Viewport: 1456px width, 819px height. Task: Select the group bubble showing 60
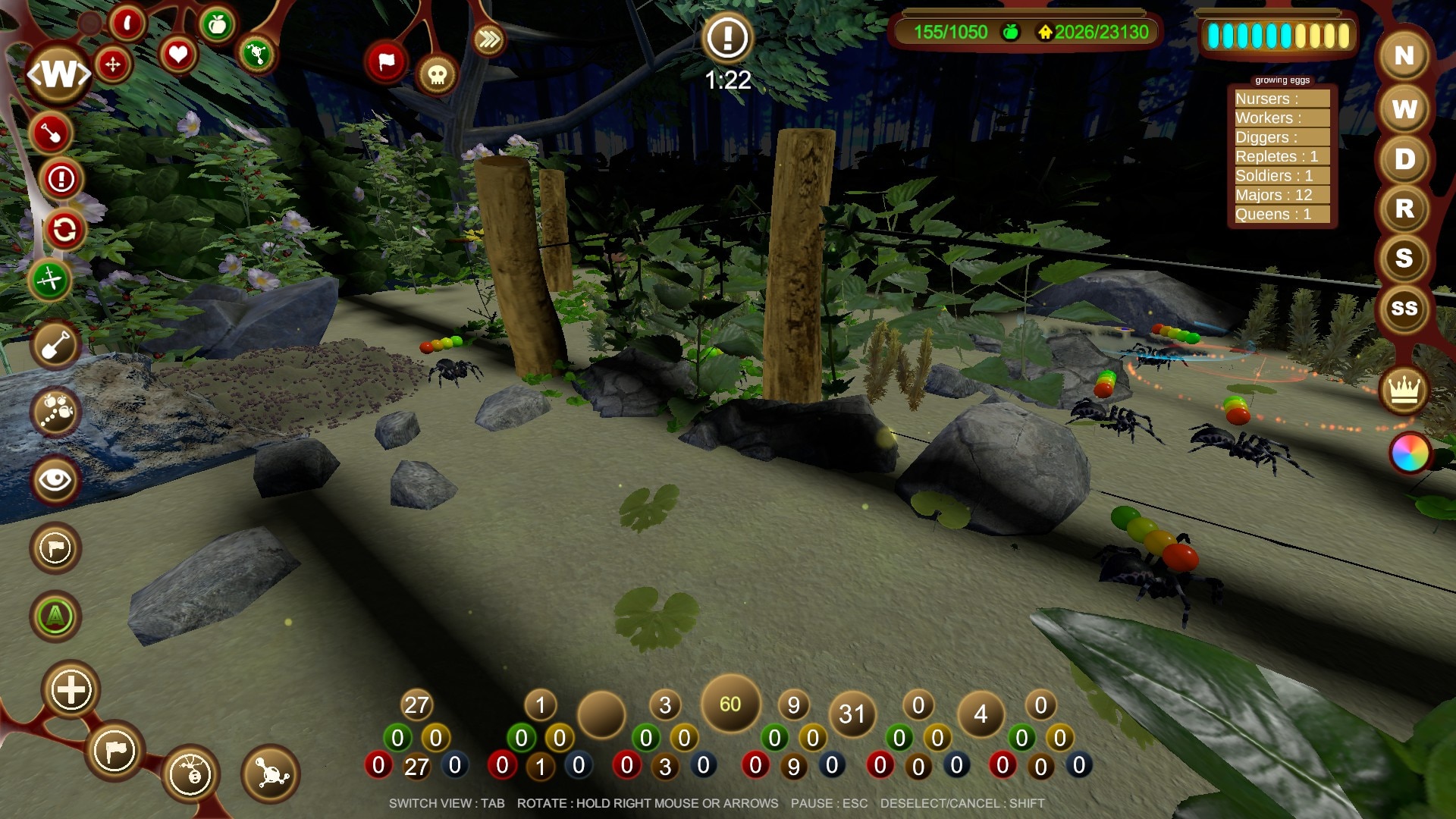(730, 704)
